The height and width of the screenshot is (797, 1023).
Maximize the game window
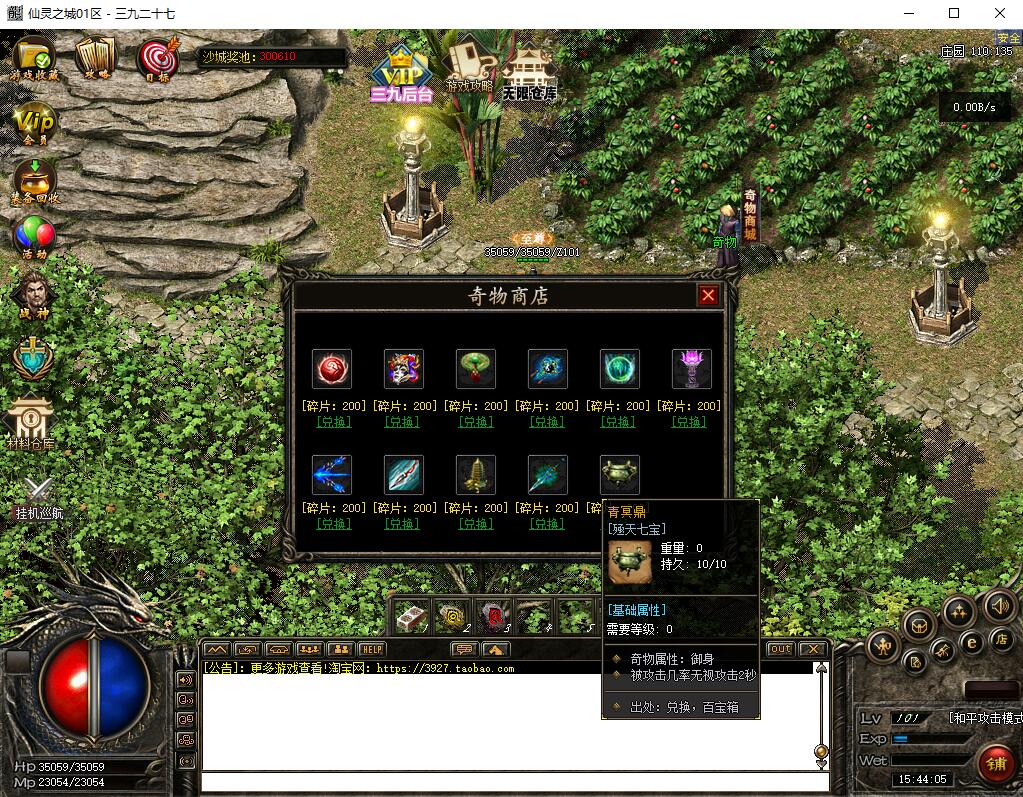pyautogui.click(x=954, y=13)
